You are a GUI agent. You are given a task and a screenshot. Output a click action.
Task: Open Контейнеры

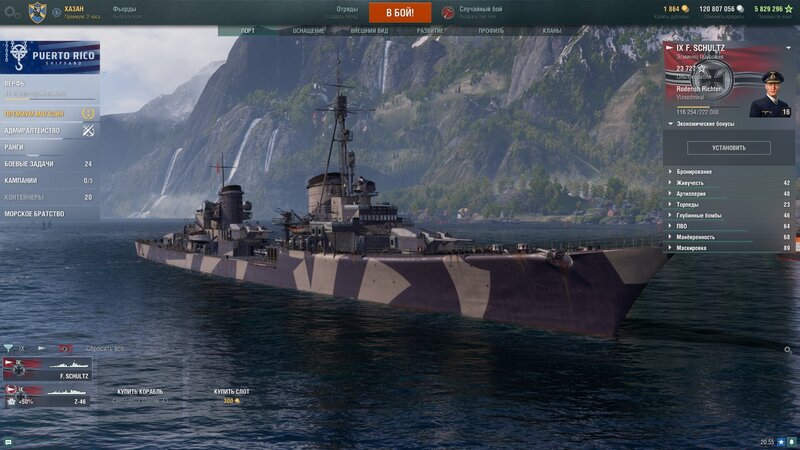(27, 197)
